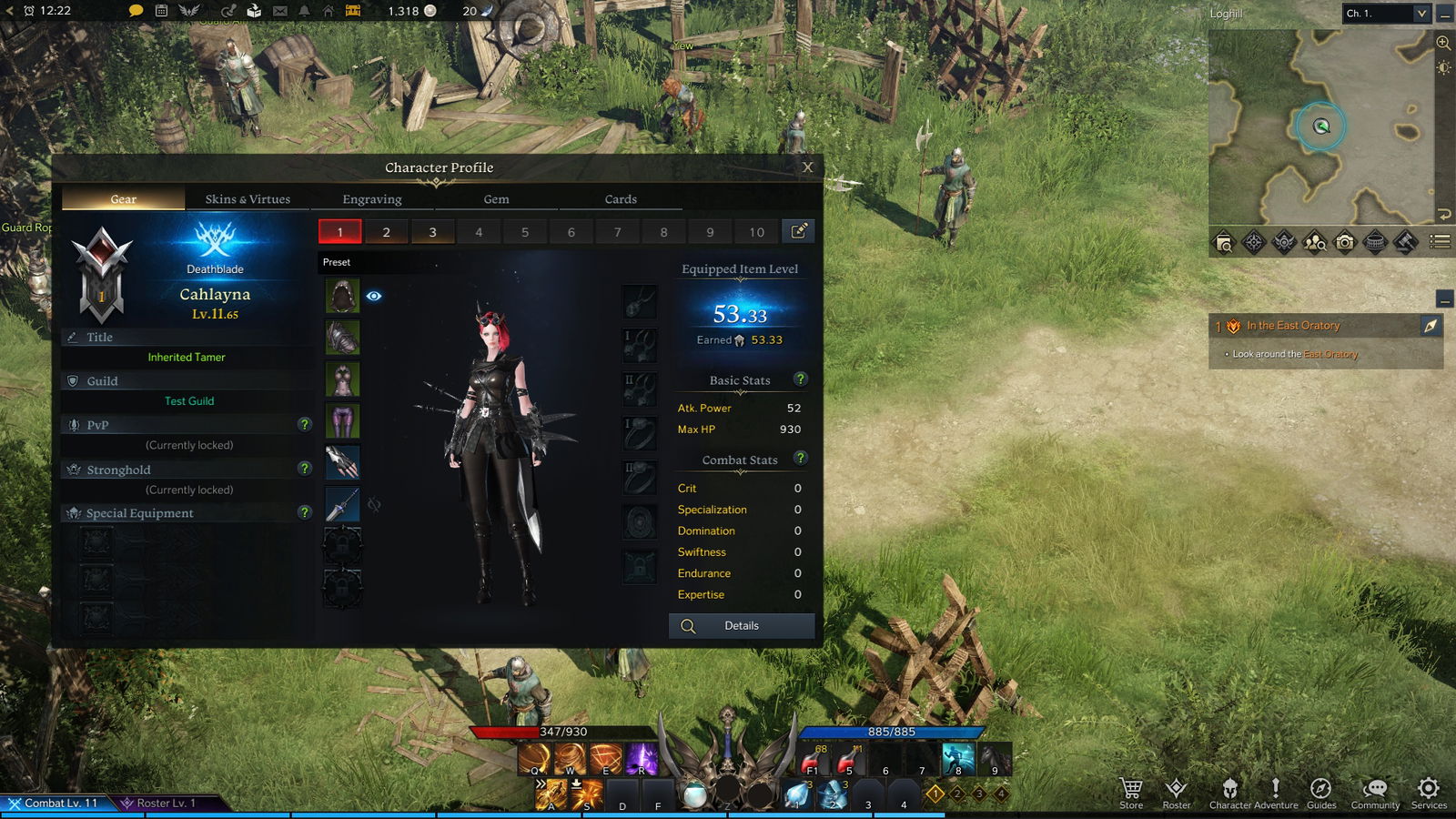Toggle the helmet visibility eye icon

pos(374,296)
